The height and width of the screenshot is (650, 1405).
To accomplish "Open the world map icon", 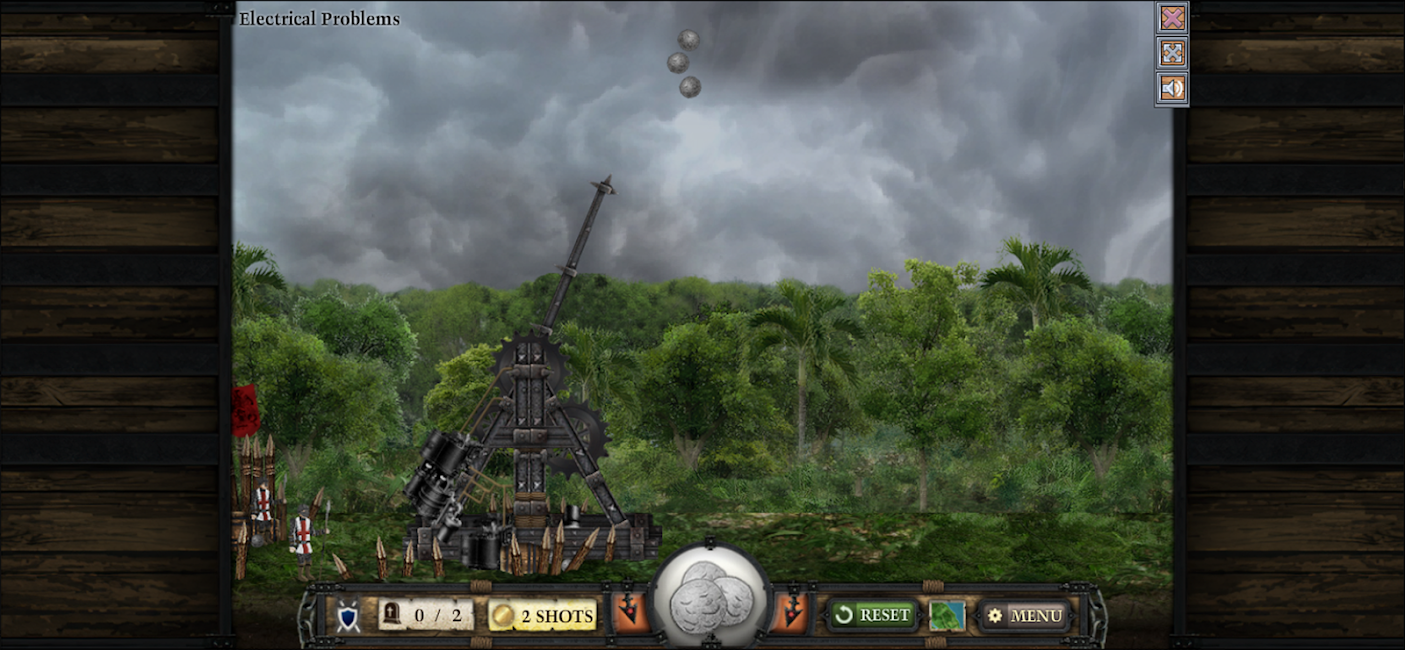I will (x=946, y=615).
